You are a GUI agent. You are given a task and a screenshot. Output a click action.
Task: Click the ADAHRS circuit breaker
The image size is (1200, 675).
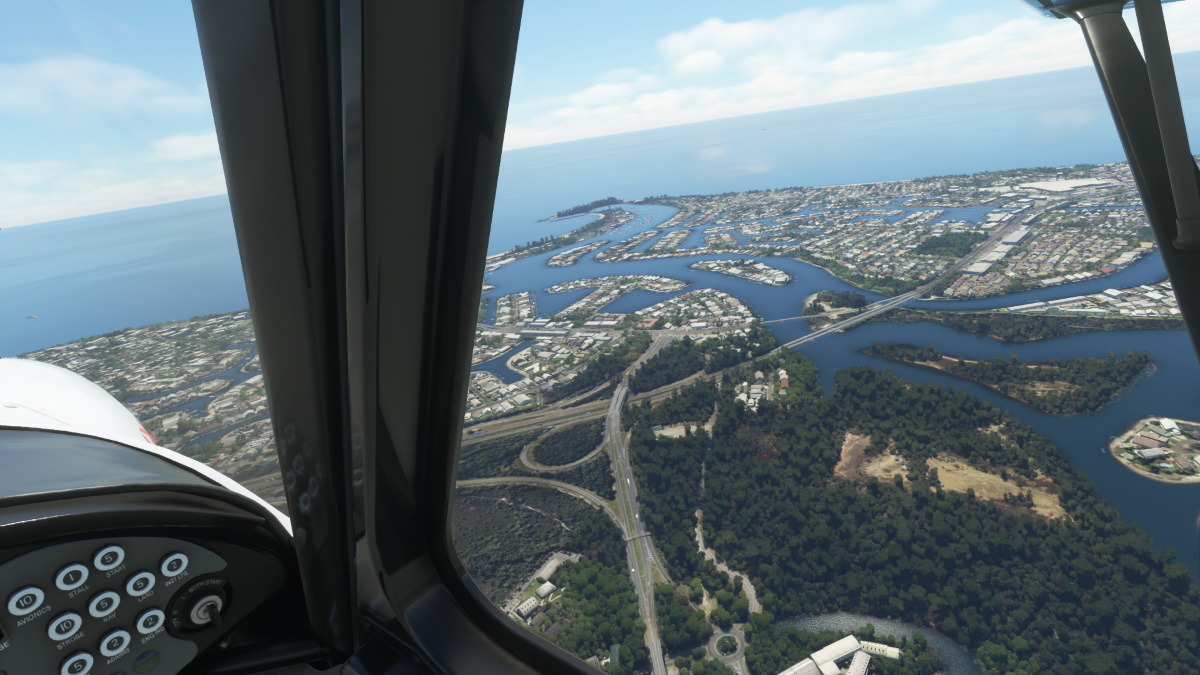click(115, 642)
